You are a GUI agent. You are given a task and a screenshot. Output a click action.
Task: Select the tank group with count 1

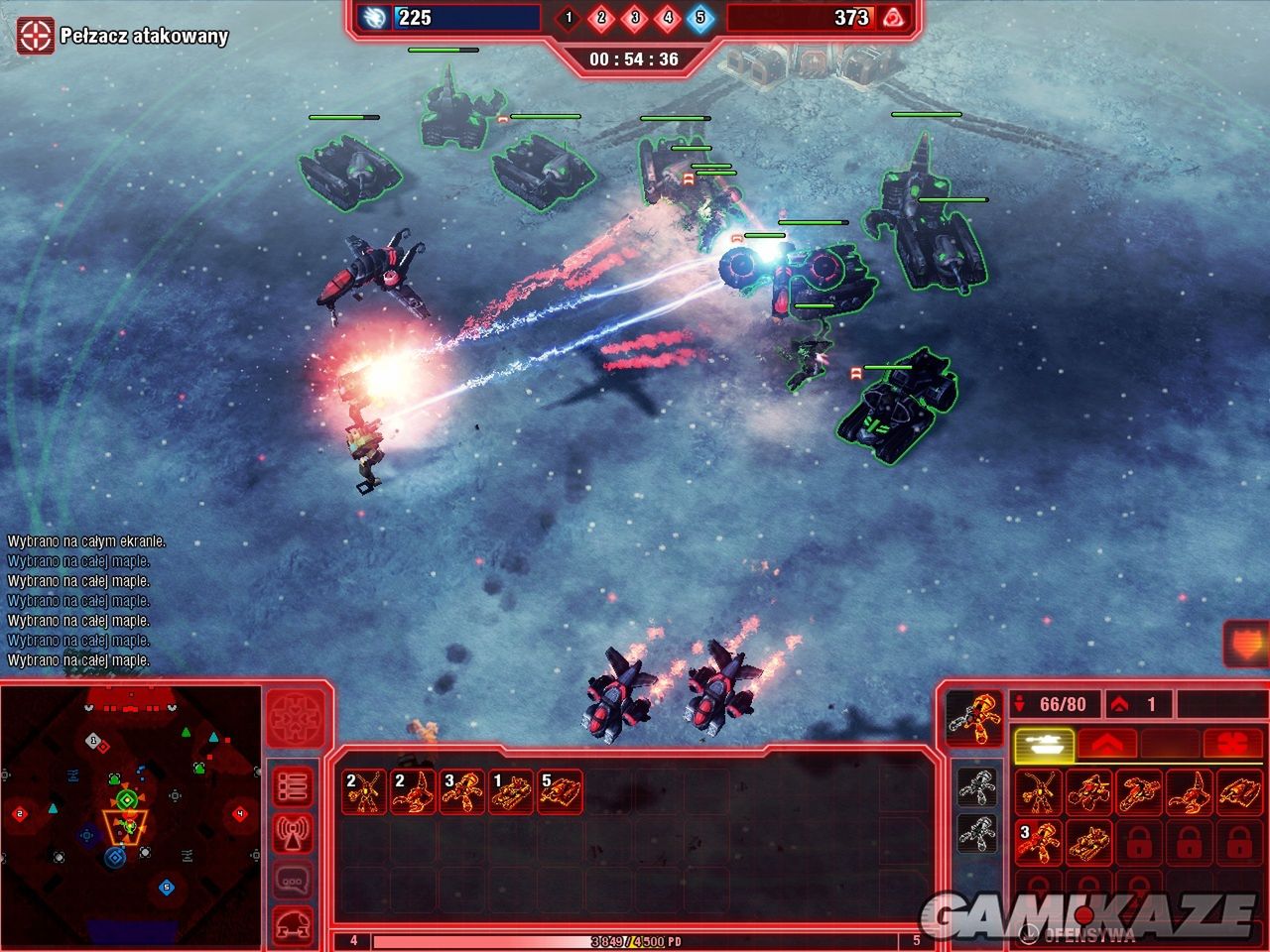point(510,792)
